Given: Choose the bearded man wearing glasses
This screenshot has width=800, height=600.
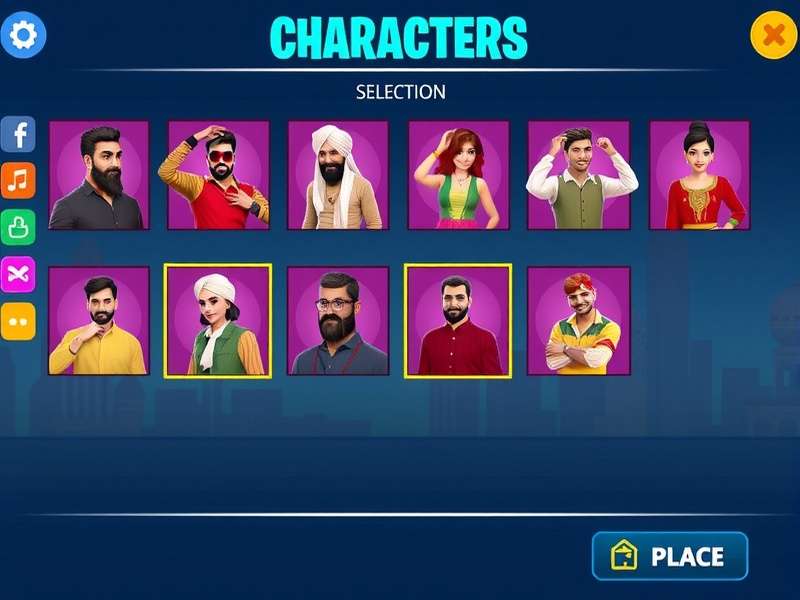Looking at the screenshot, I should (x=338, y=321).
